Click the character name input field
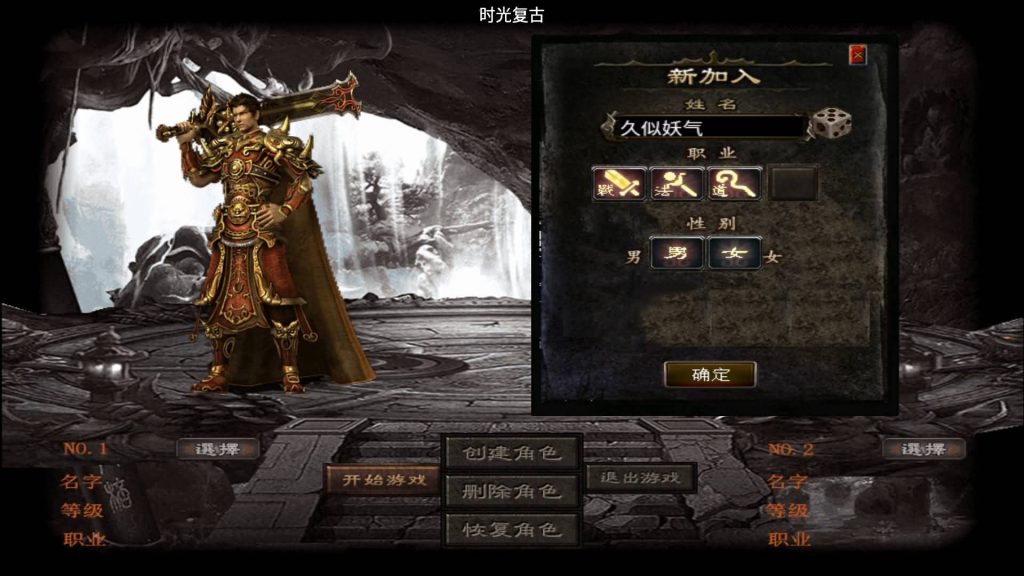The image size is (1024, 576). pos(705,127)
